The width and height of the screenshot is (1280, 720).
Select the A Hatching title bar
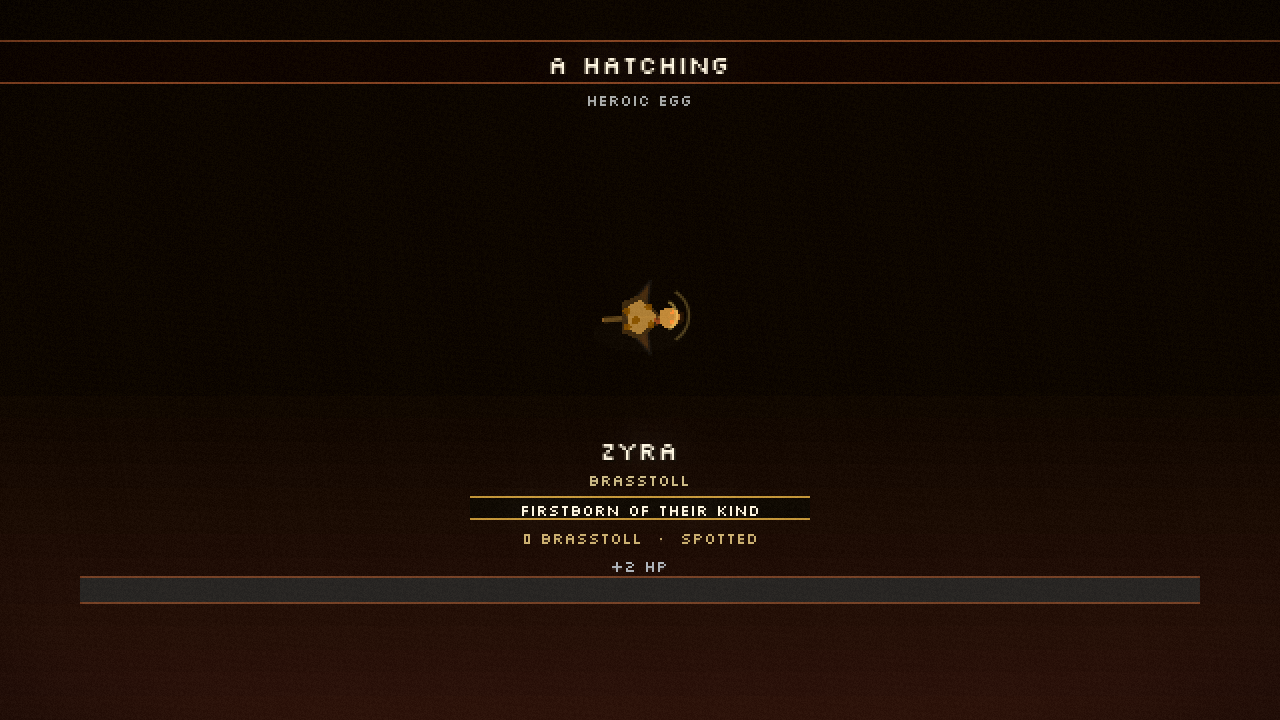[x=640, y=64]
